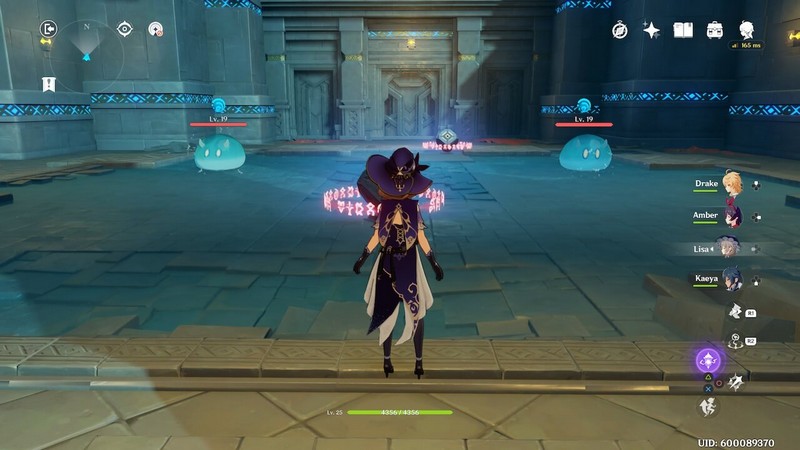Tap the sprint dash icon

coord(707,406)
